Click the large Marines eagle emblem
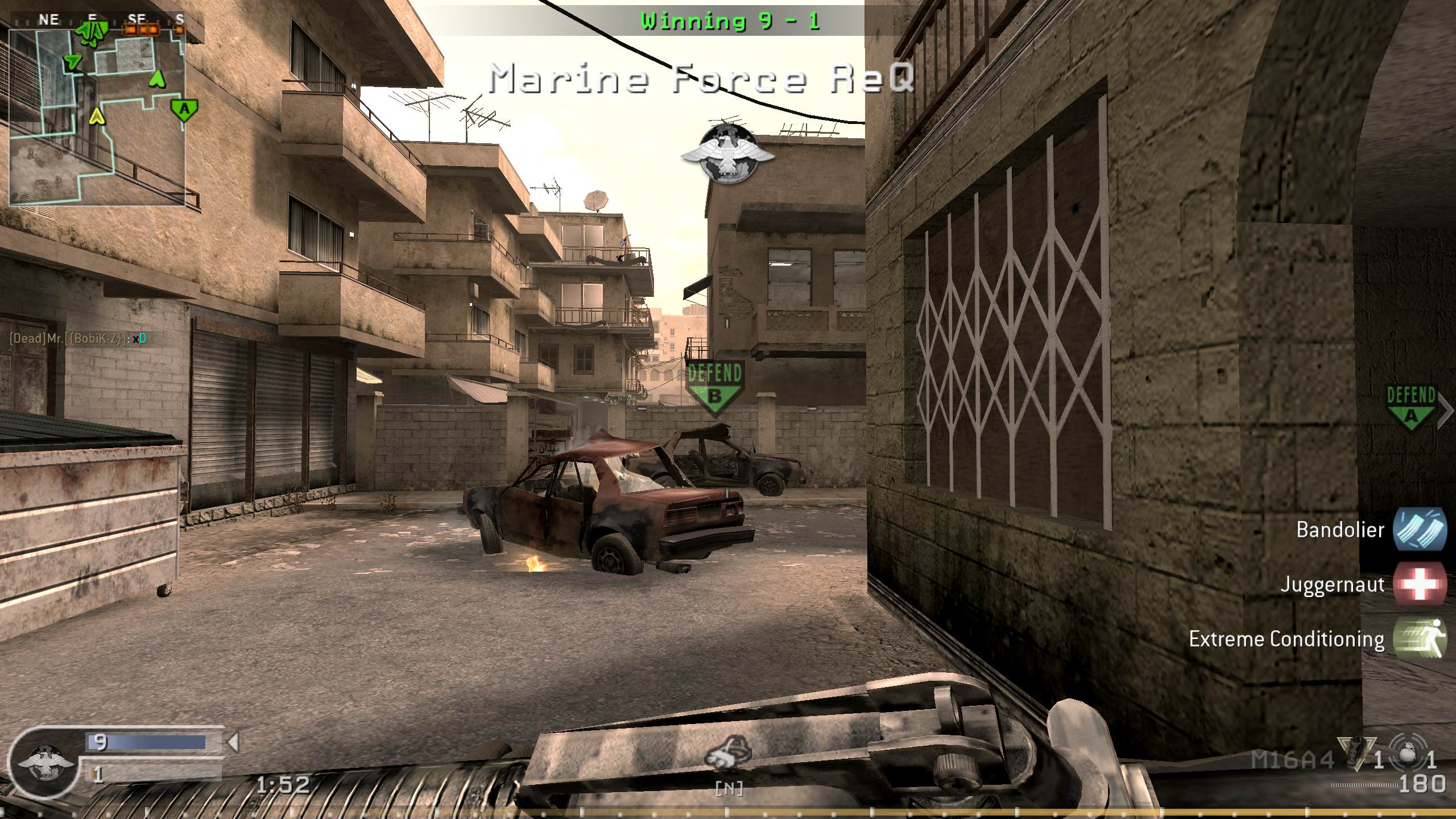Screen dimensions: 1456x819 729,153
